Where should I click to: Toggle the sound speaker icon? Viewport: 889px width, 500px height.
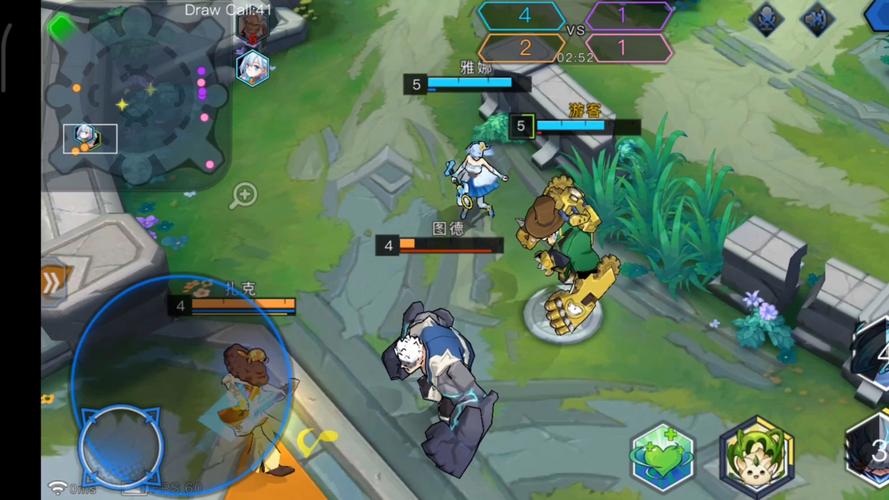818,19
